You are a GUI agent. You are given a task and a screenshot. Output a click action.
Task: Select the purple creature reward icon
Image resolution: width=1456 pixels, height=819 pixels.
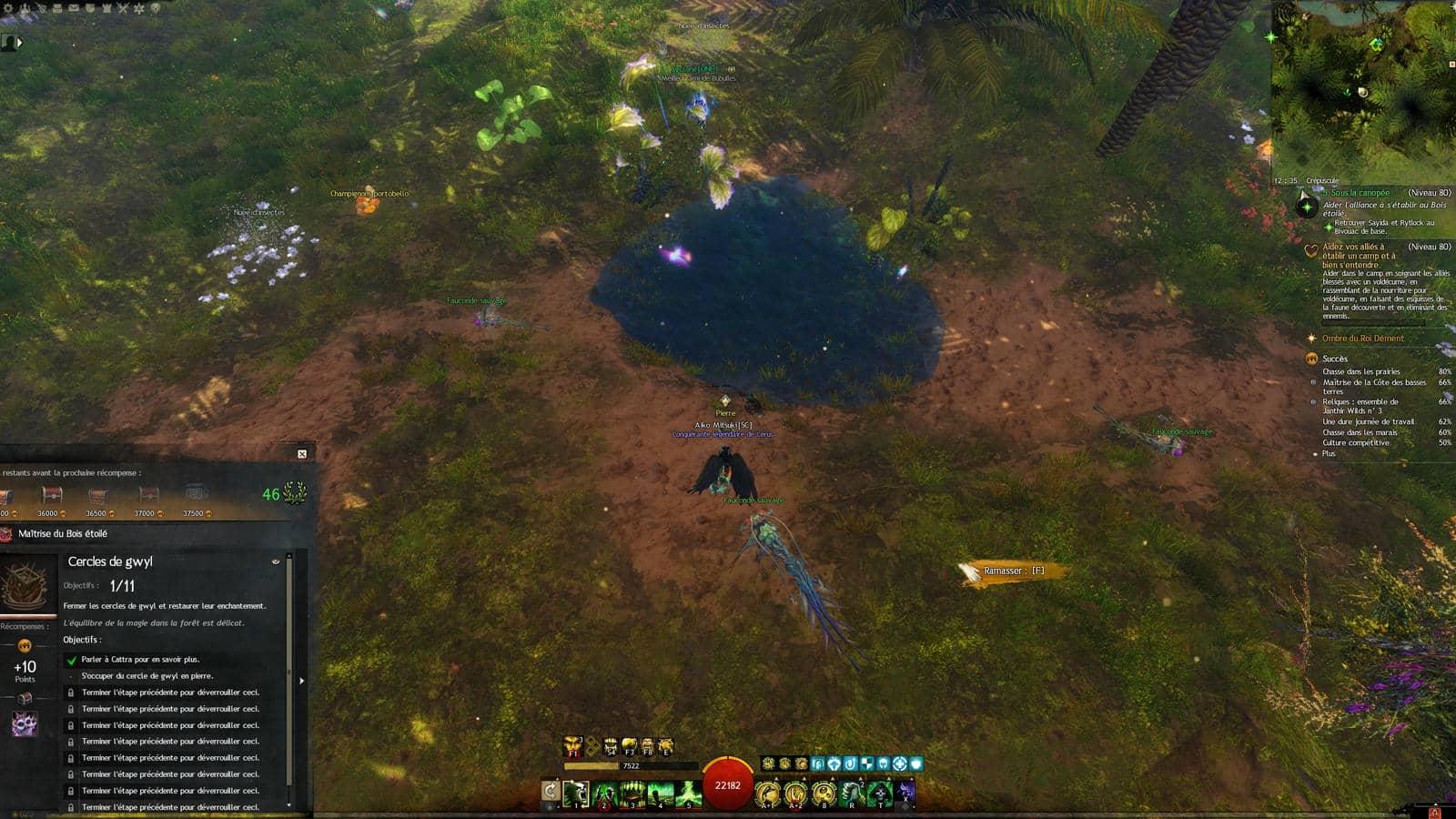tap(25, 724)
